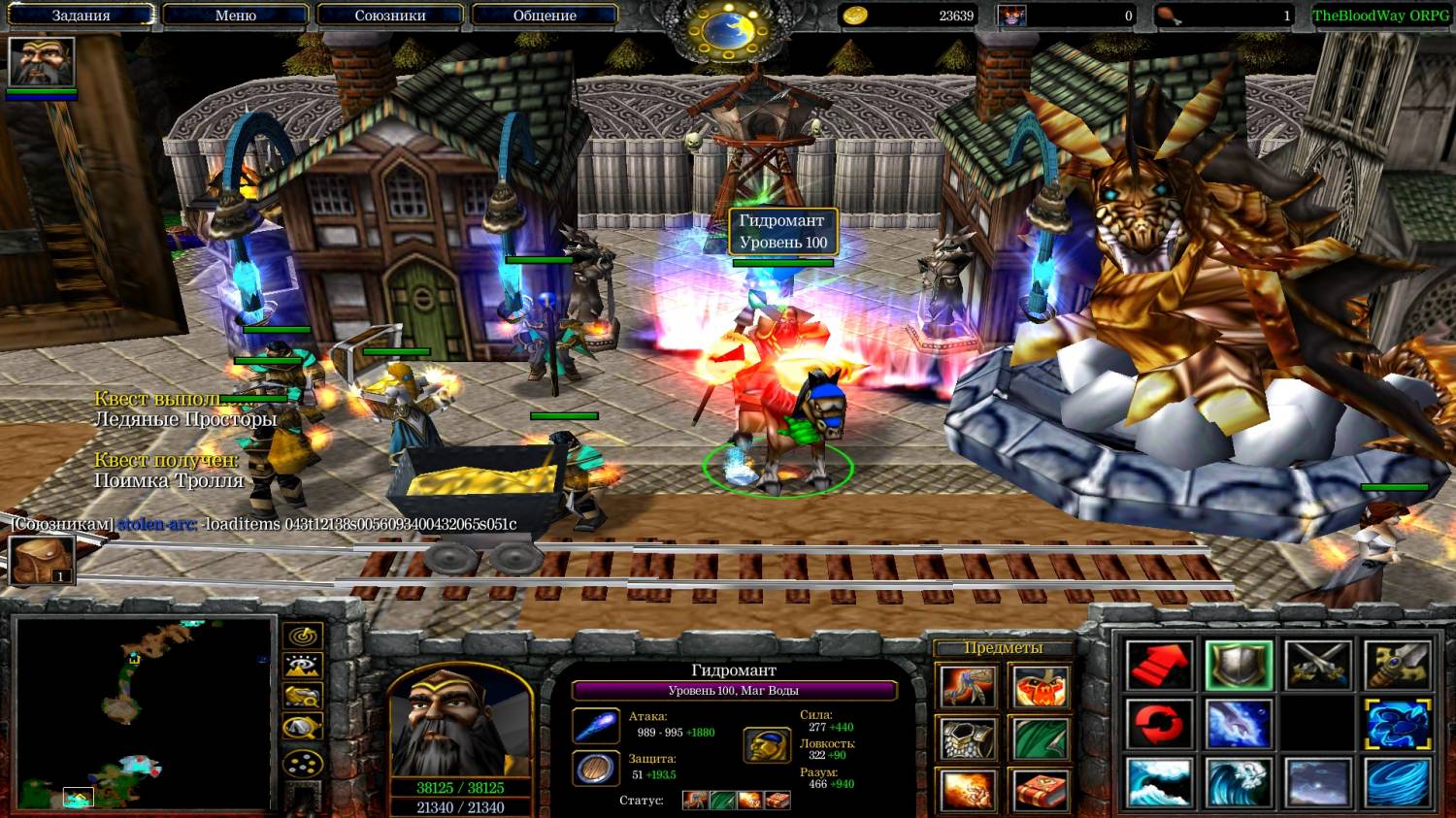The image size is (1456, 818).
Task: Open the Задания quests menu
Action: [81, 16]
